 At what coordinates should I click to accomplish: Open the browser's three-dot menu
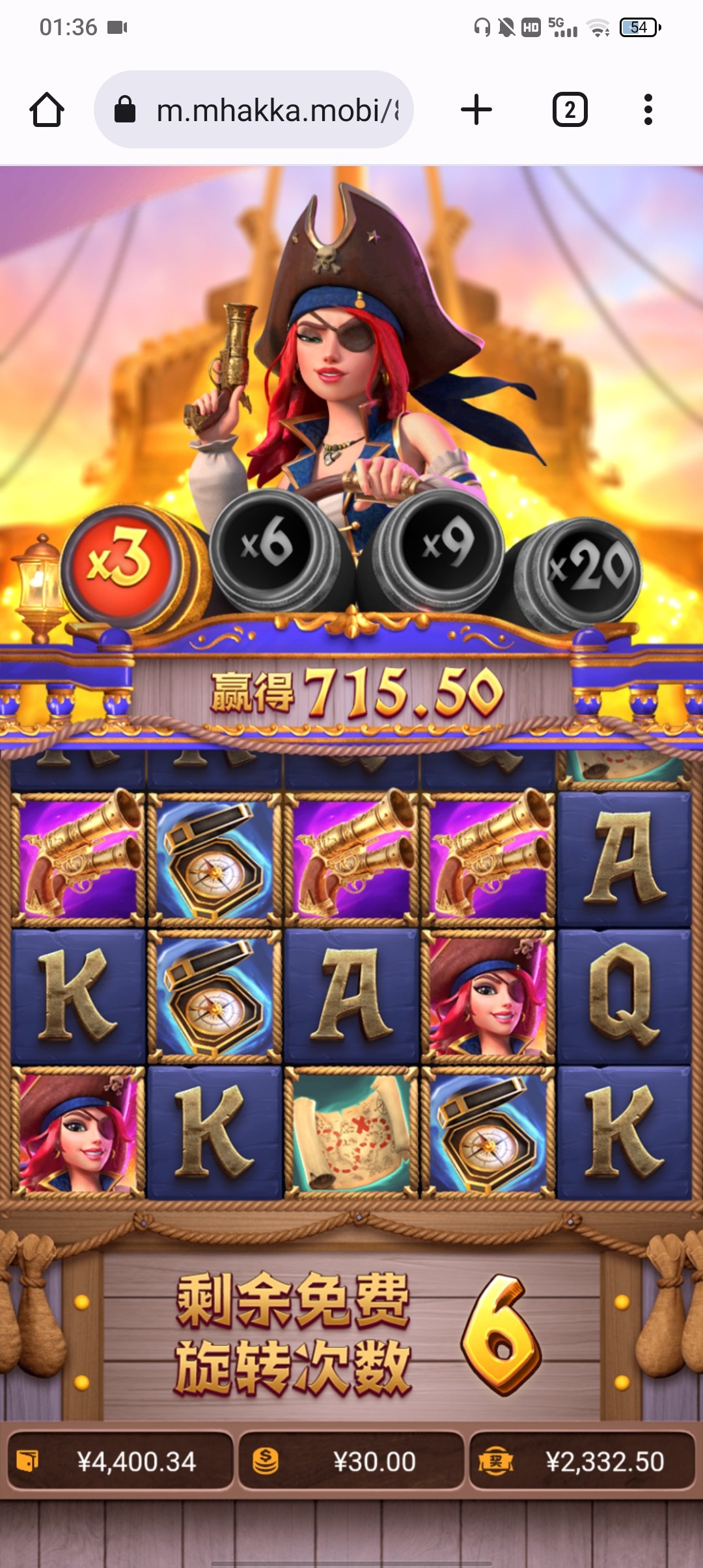(x=648, y=109)
